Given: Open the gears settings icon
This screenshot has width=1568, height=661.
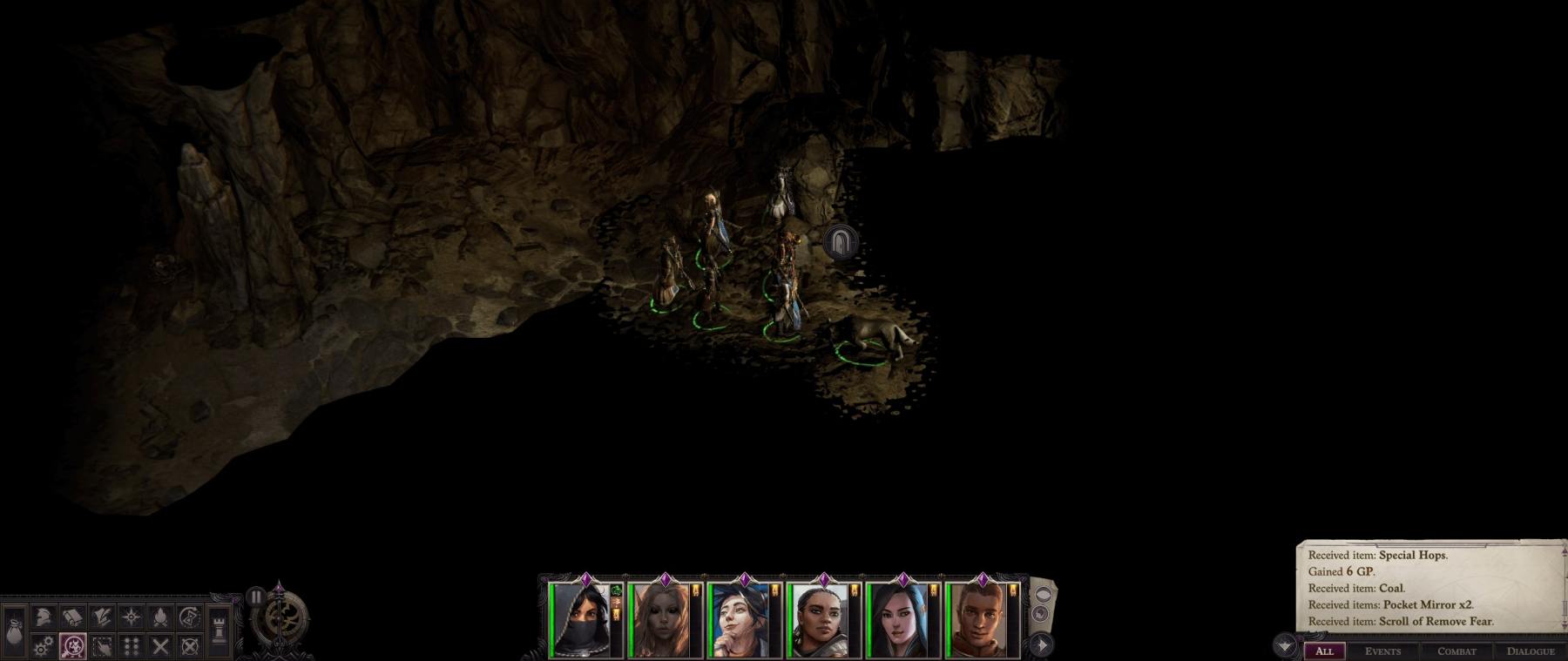Looking at the screenshot, I should (44, 646).
